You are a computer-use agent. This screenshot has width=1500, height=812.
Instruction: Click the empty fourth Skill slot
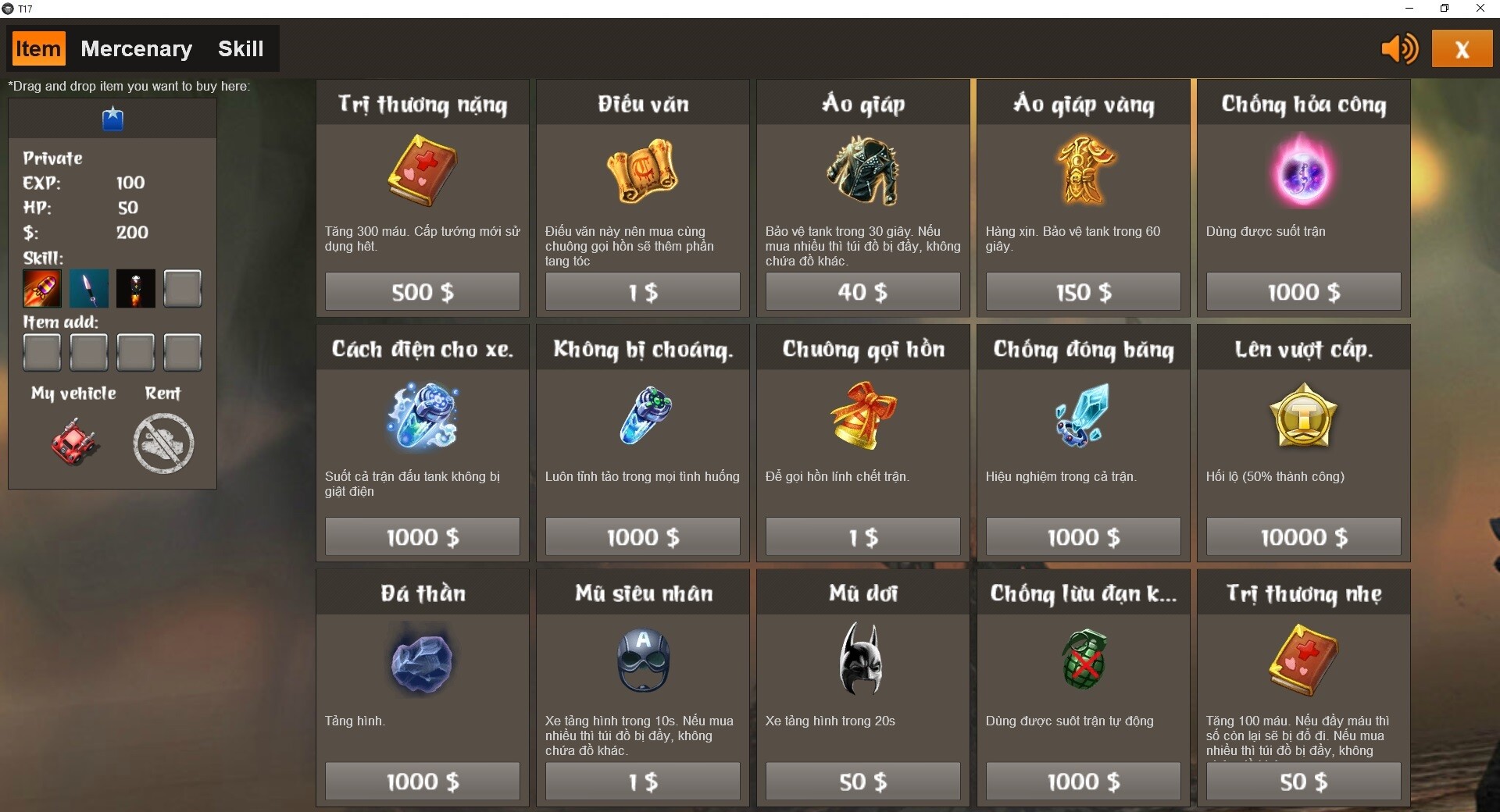point(182,288)
